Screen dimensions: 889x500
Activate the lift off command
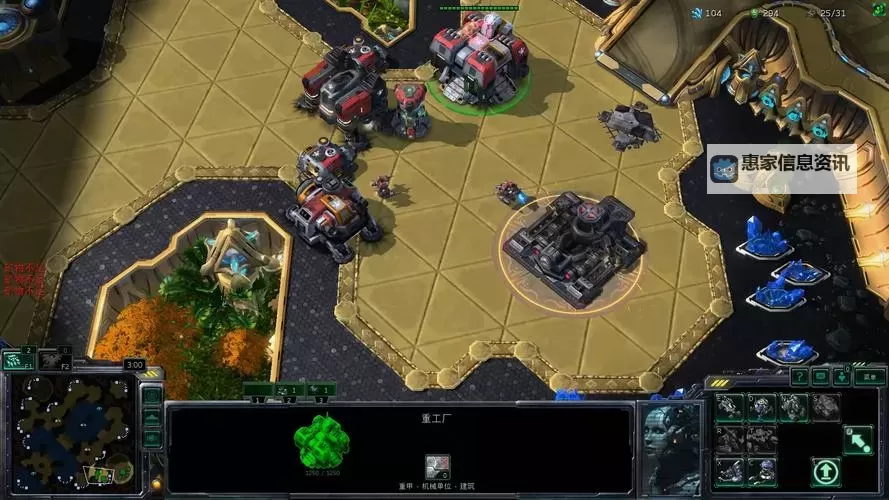click(826, 471)
